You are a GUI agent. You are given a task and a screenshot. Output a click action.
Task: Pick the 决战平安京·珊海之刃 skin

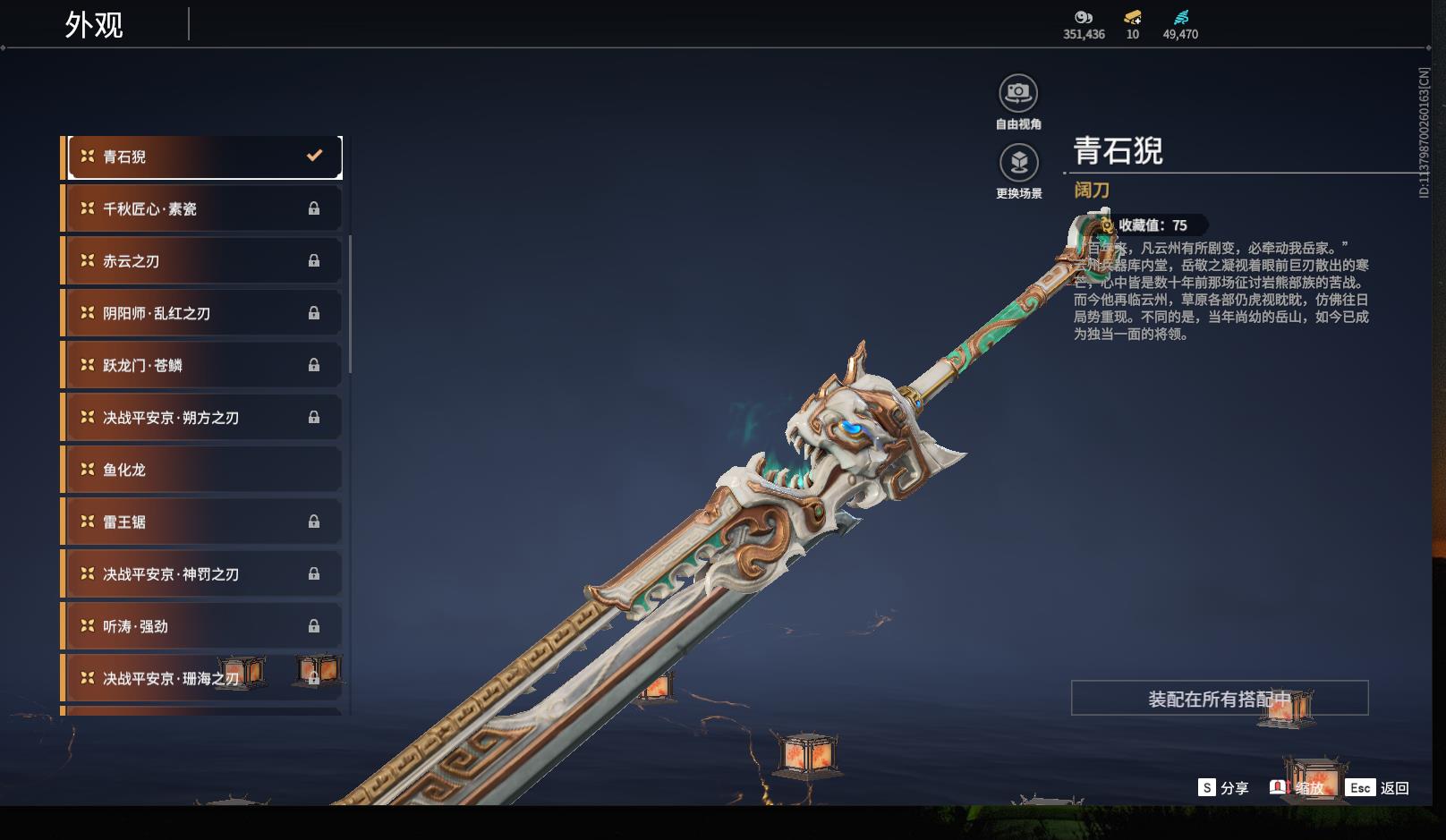point(204,678)
